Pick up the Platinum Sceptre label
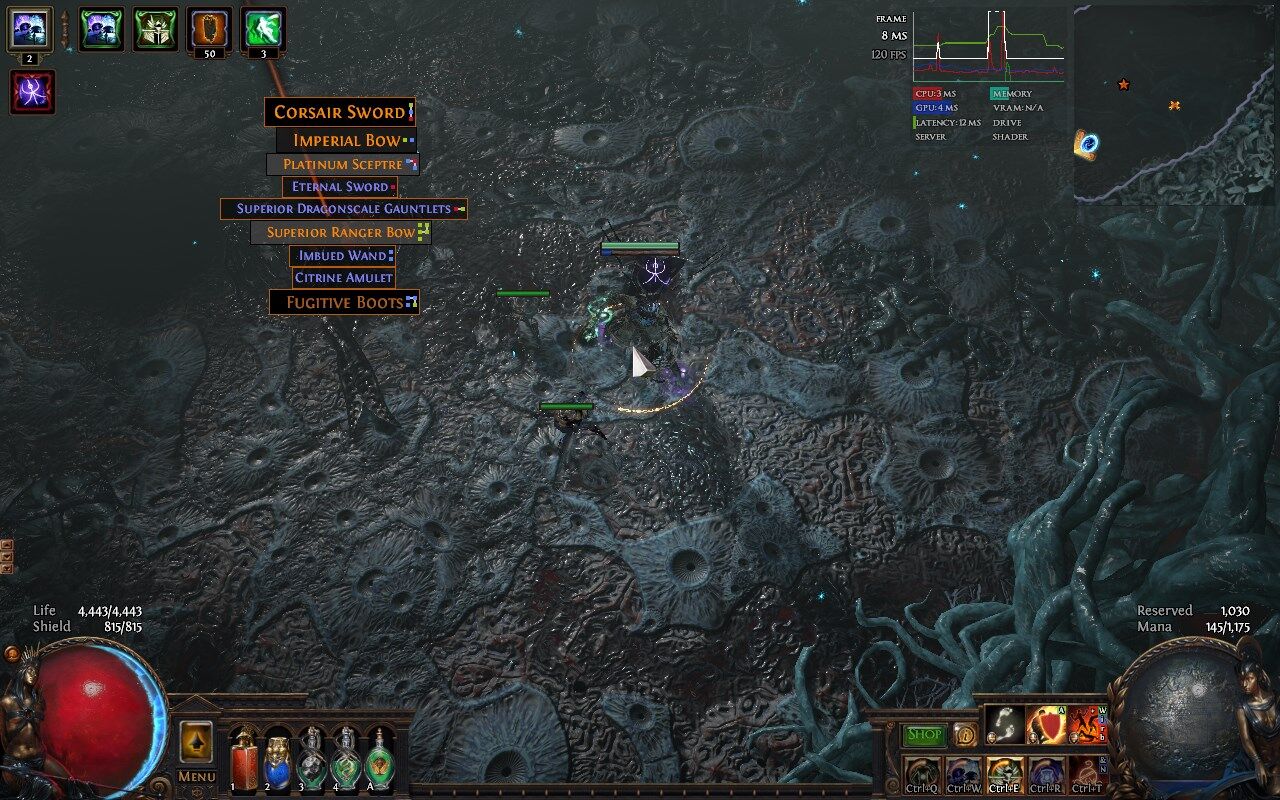The height and width of the screenshot is (800, 1280). 342,164
